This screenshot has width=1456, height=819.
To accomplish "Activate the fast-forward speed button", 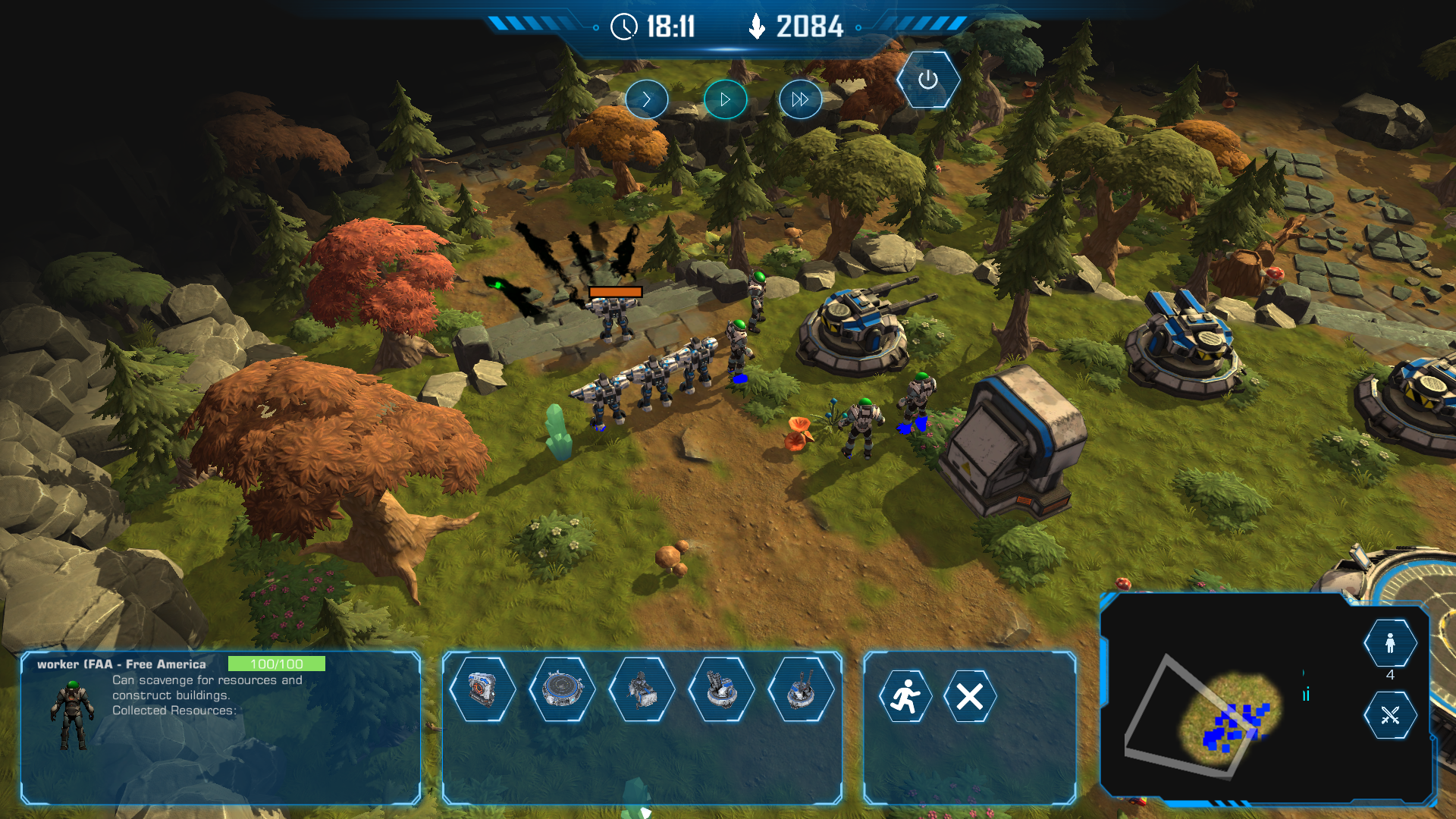I will [x=800, y=99].
